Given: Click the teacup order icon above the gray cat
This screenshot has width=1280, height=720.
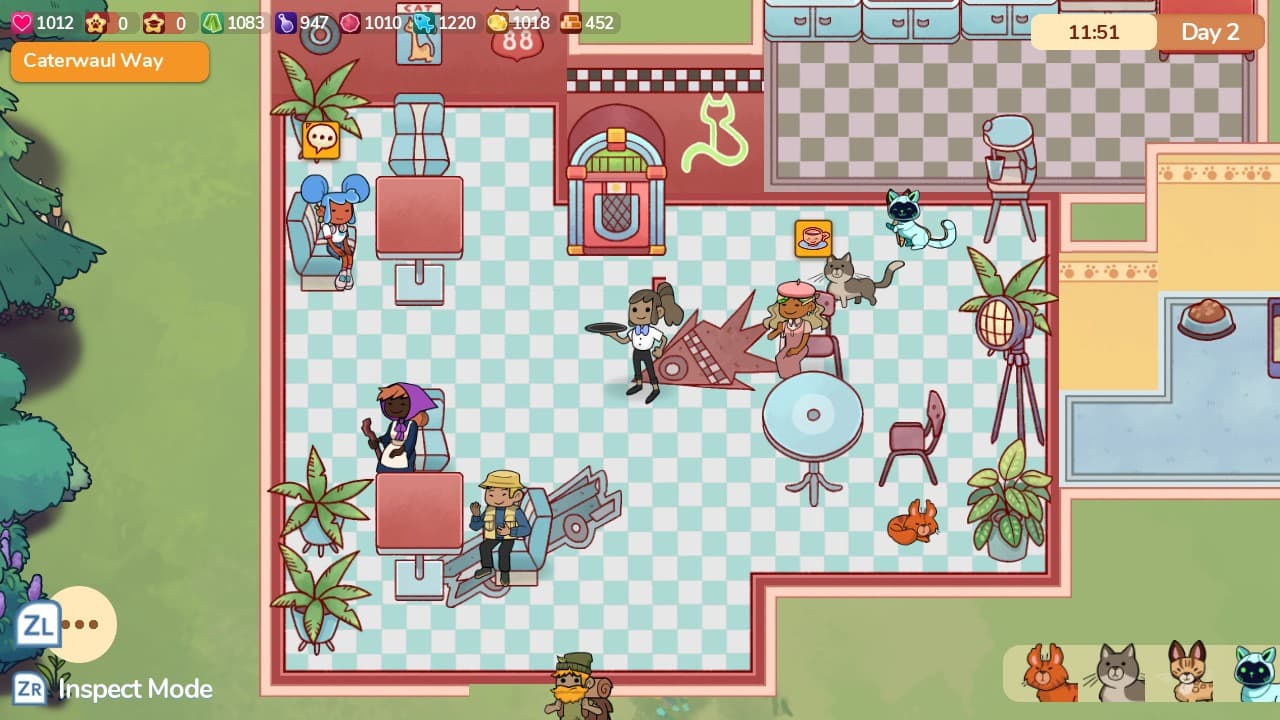Looking at the screenshot, I should pos(812,238).
